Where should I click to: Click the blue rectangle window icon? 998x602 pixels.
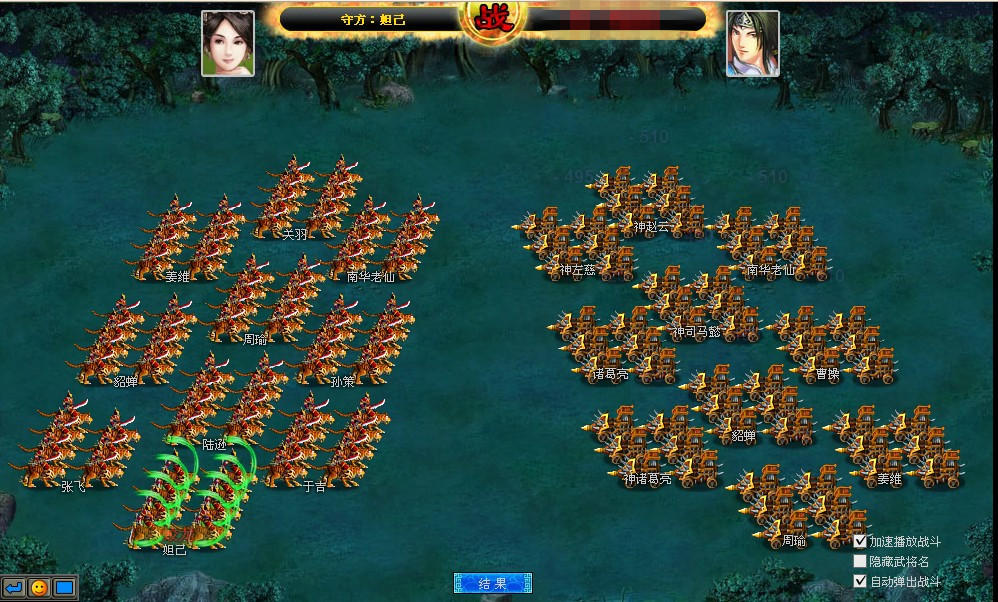[x=64, y=588]
